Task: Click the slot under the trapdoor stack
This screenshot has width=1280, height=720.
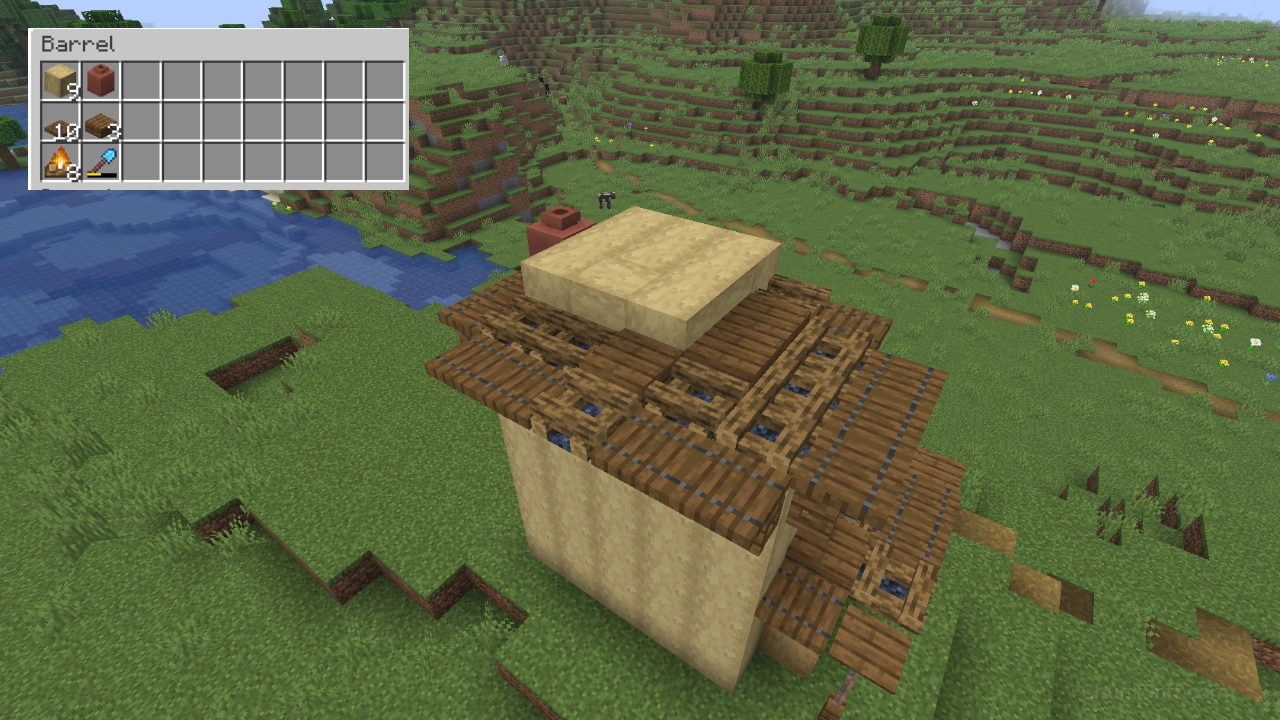Action: point(99,164)
